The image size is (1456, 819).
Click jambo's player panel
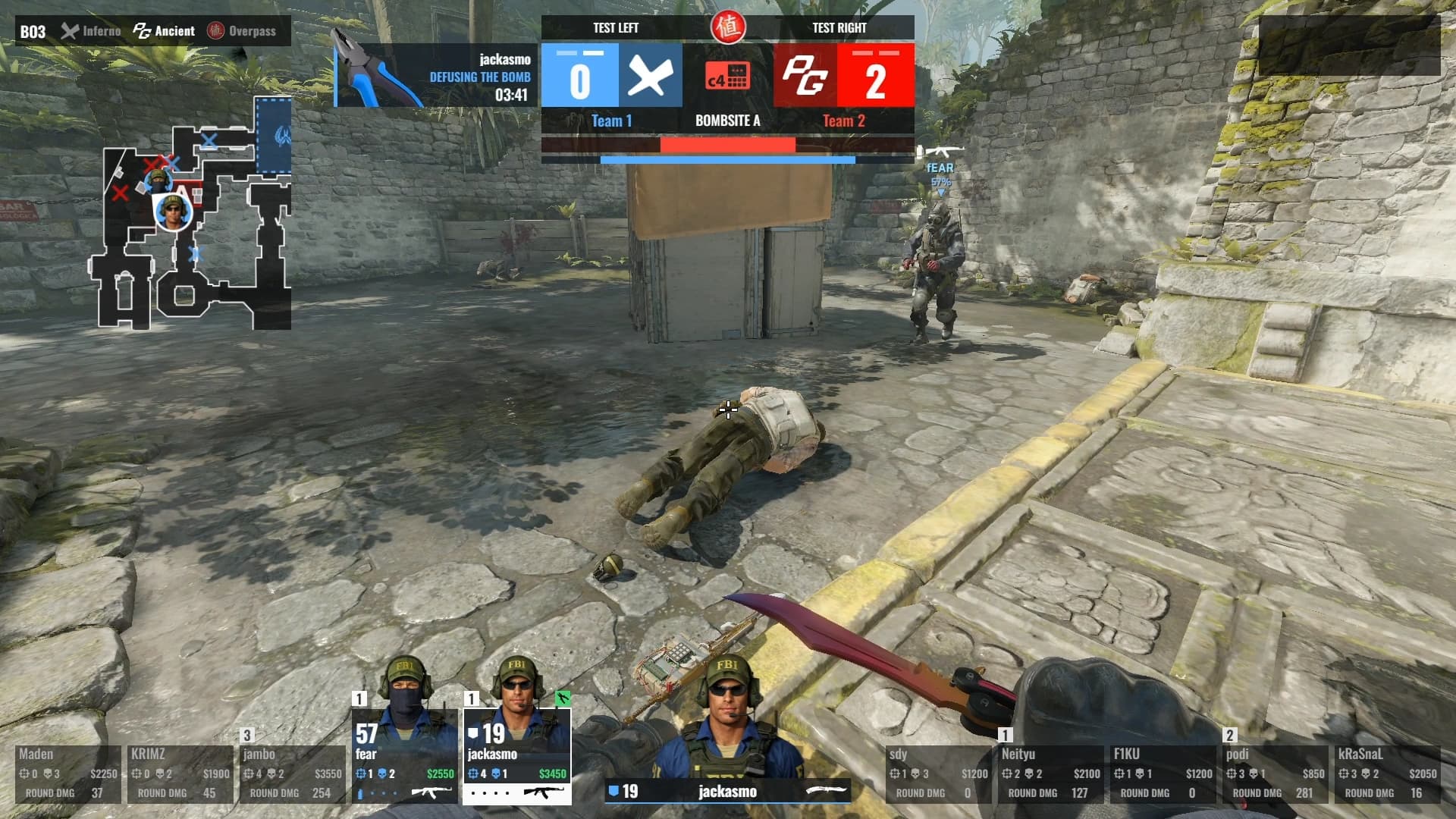pos(292,773)
